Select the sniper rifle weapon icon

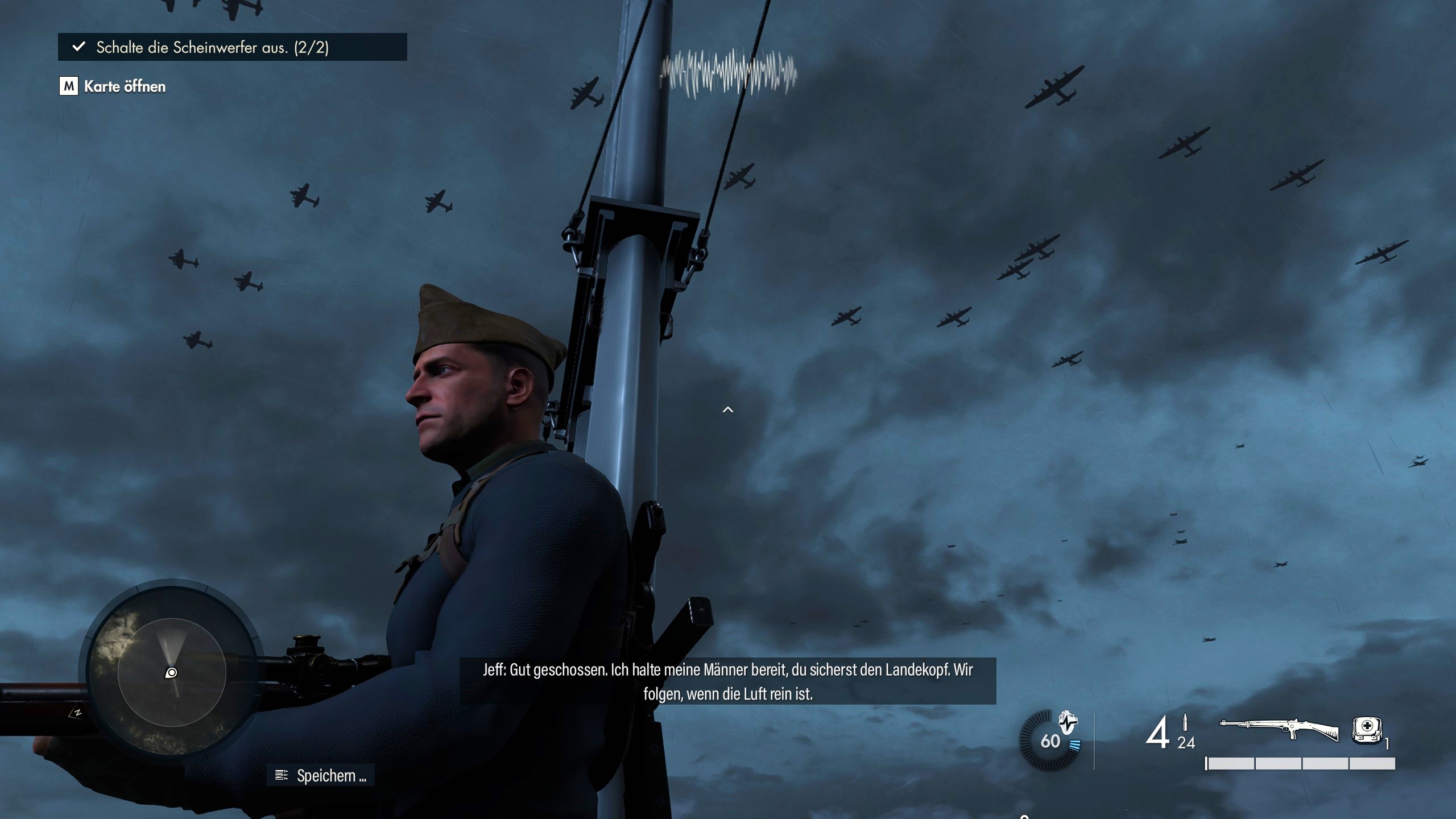[1279, 730]
